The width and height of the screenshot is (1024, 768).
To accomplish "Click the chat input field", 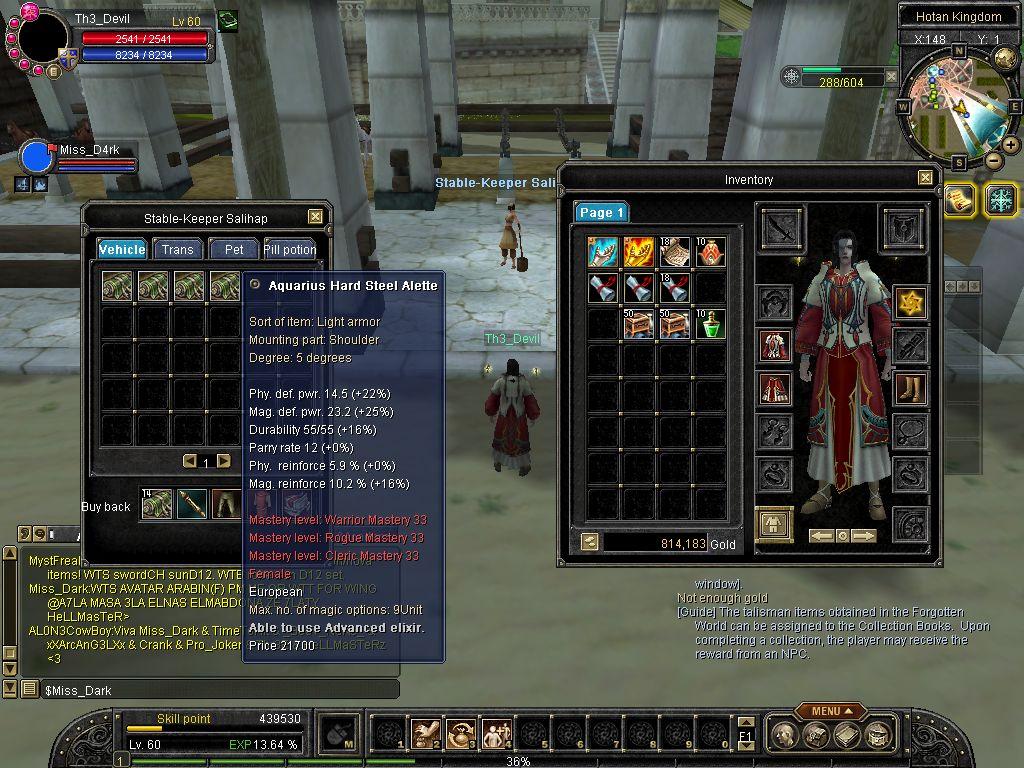I will [220, 690].
